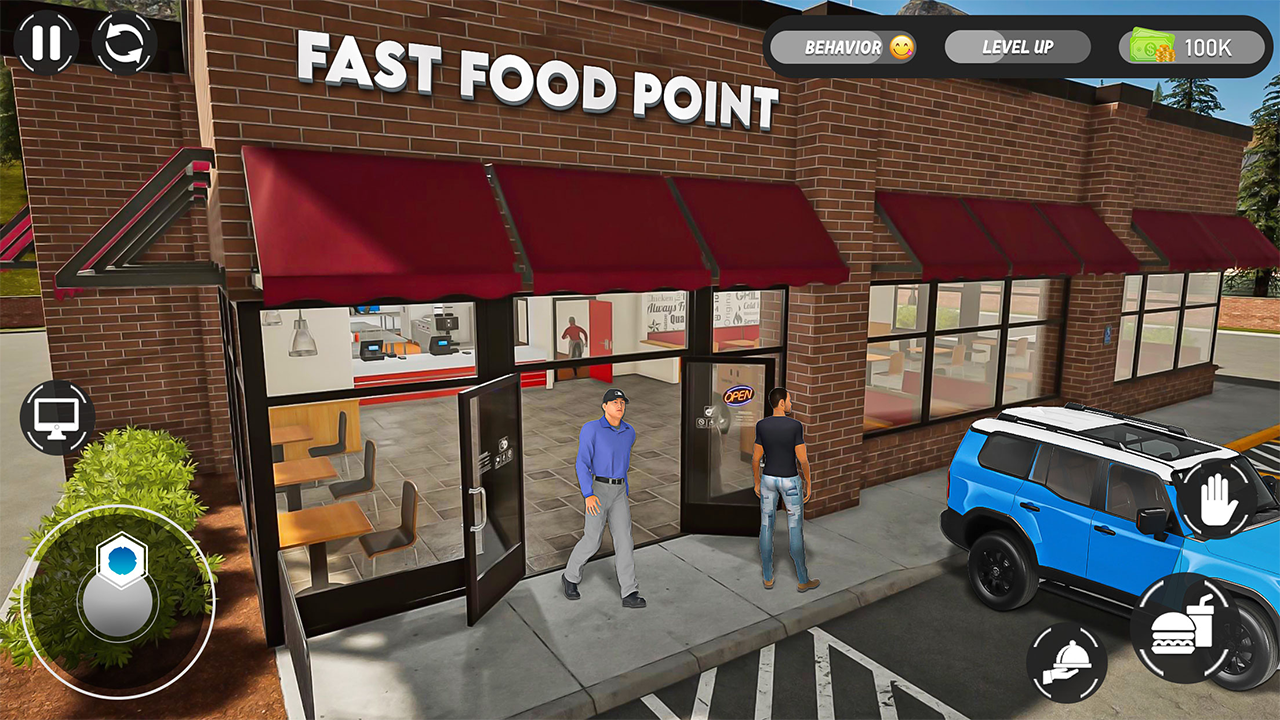1280x720 pixels.
Task: Tap the FAST FOOD POINT sign
Action: [x=540, y=90]
